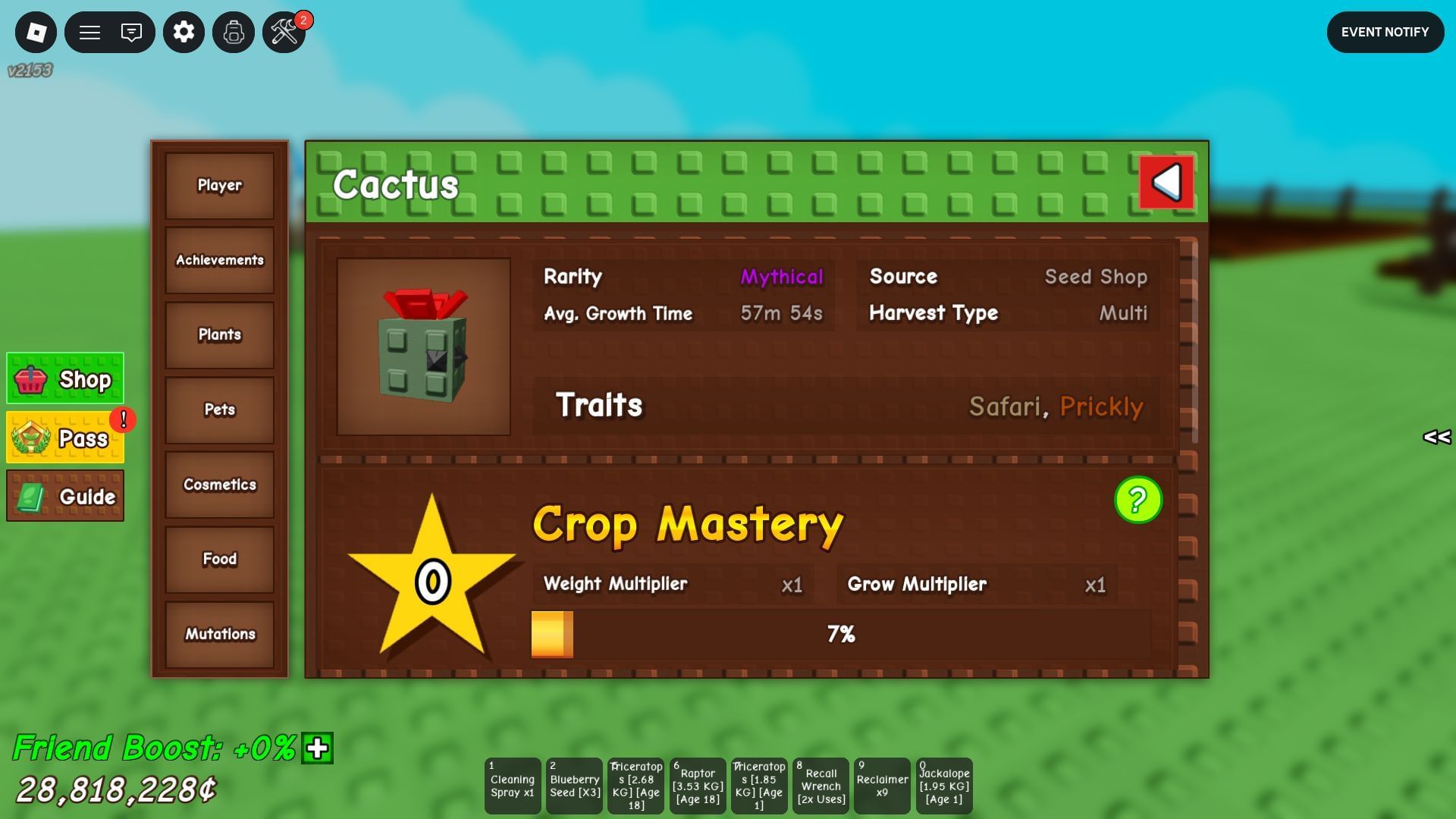
Task: Open the Roblox main menu icon
Action: coord(36,32)
